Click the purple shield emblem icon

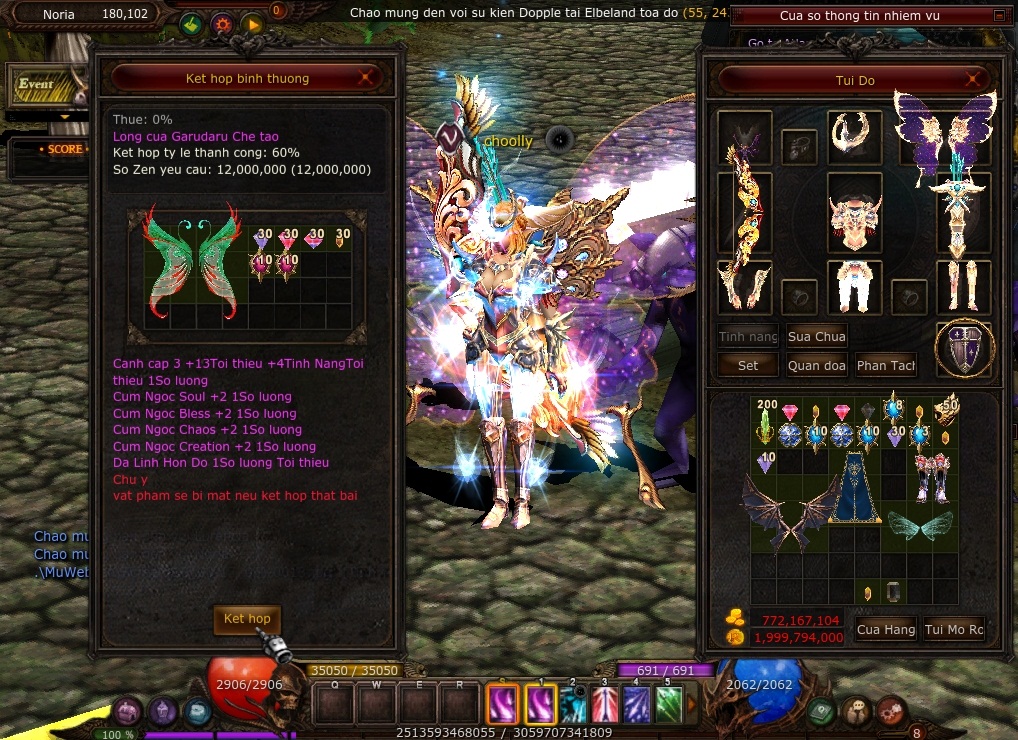coord(964,349)
